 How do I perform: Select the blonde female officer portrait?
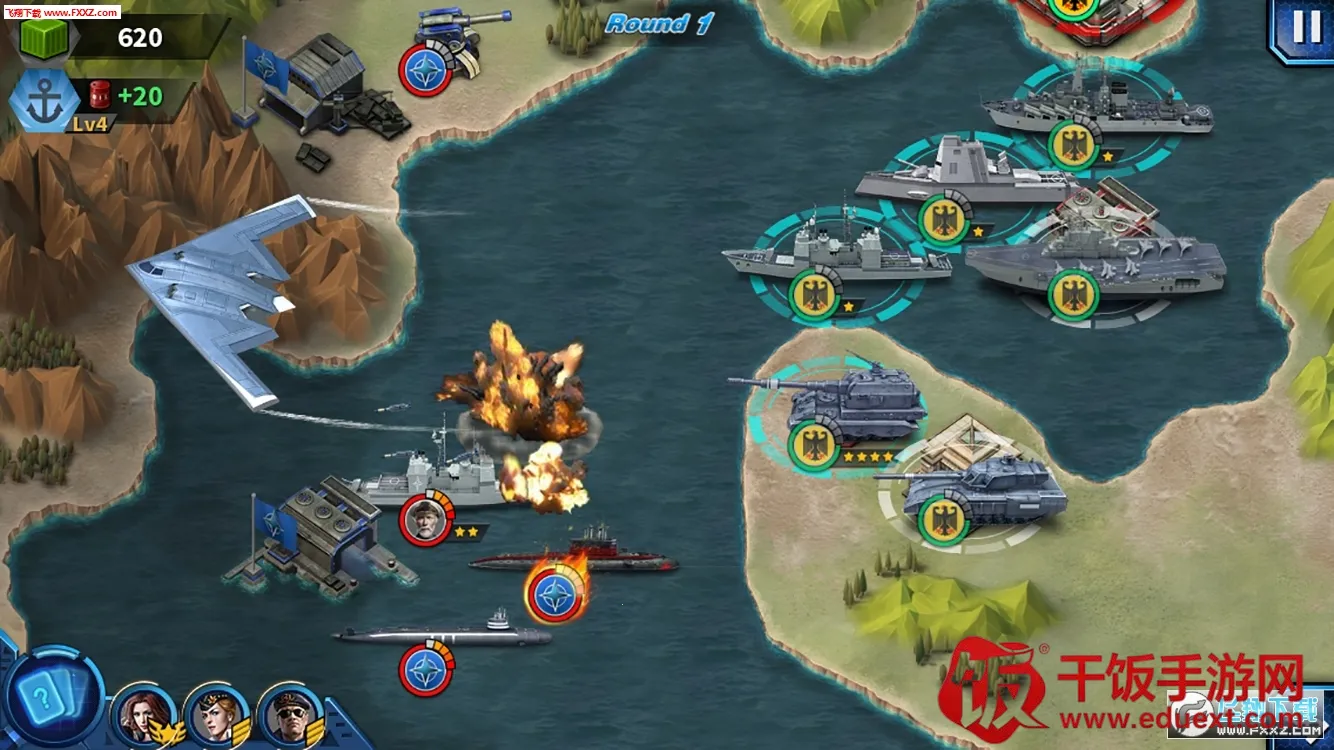(x=216, y=712)
